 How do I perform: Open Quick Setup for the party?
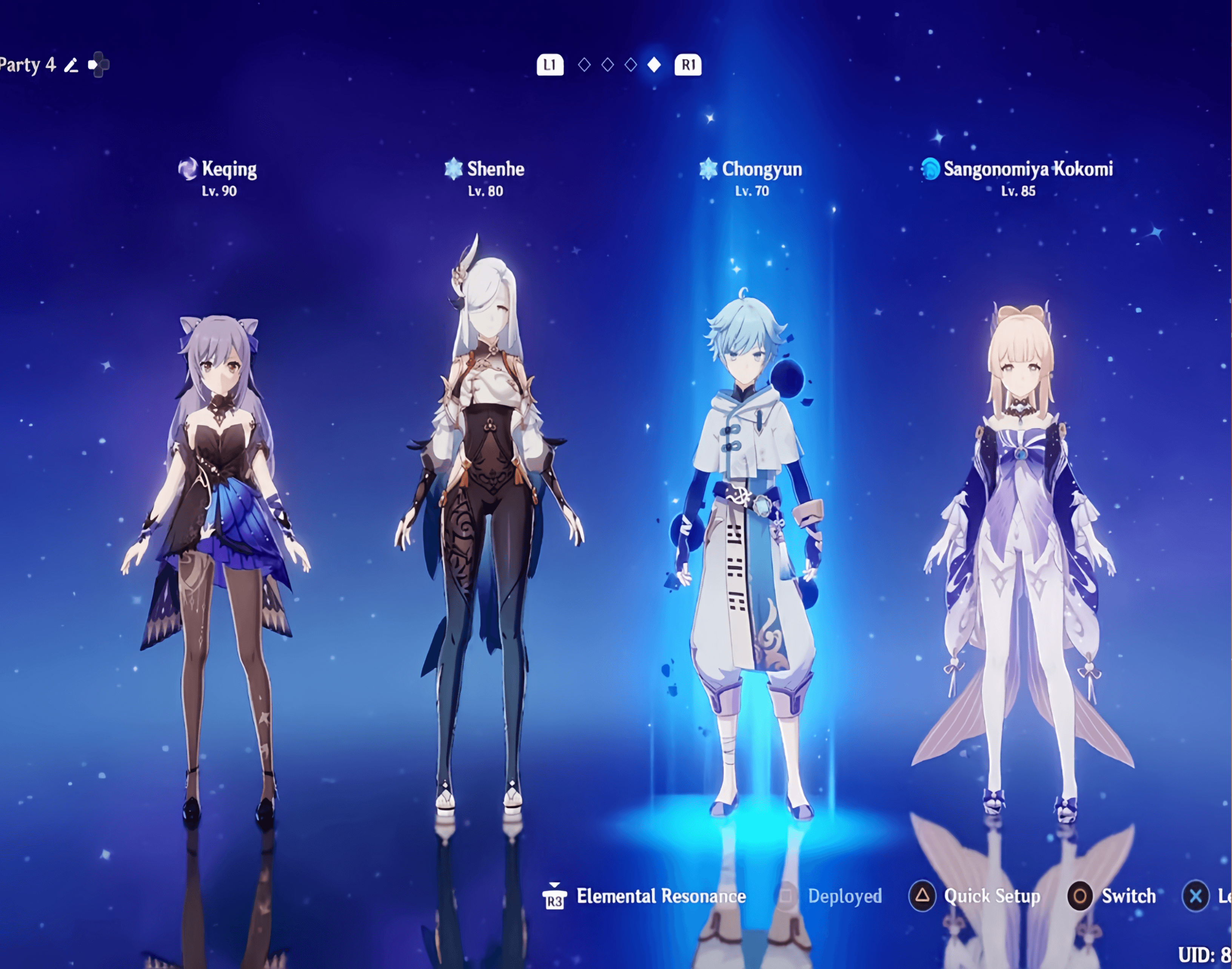point(975,896)
